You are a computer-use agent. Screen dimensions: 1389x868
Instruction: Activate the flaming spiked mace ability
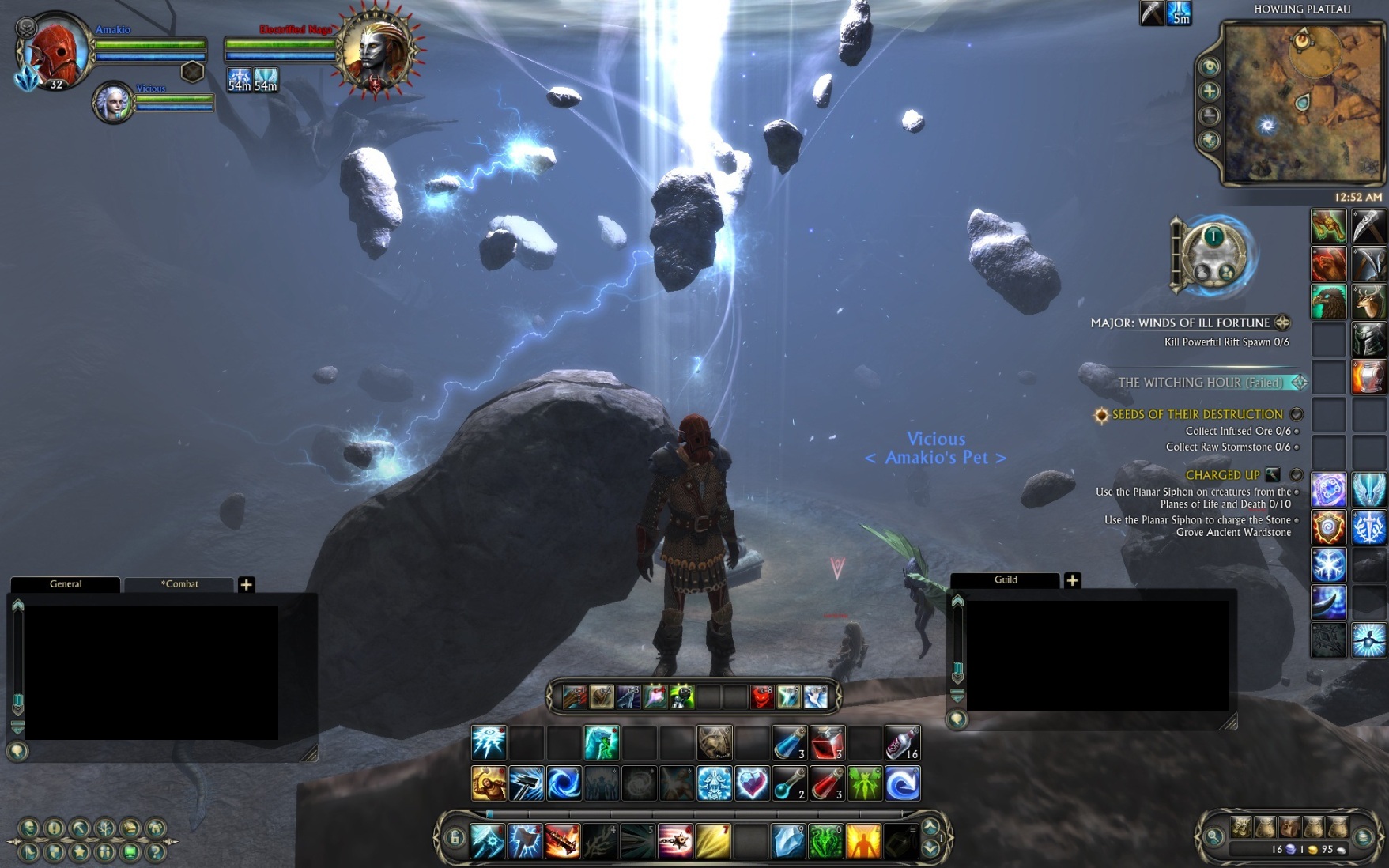pyautogui.click(x=563, y=840)
